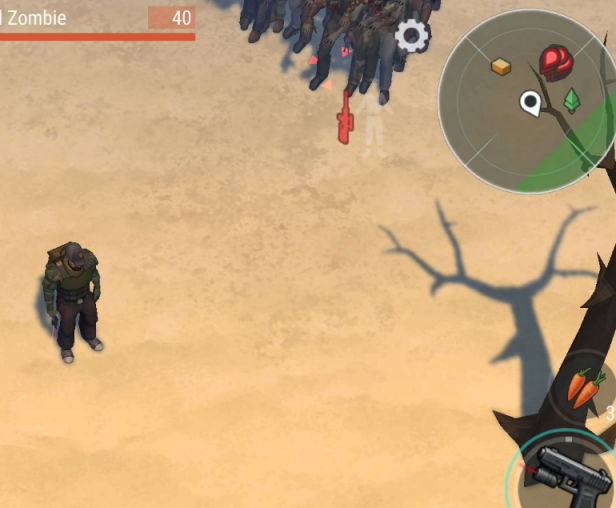Open settings with the gear icon

[411, 36]
